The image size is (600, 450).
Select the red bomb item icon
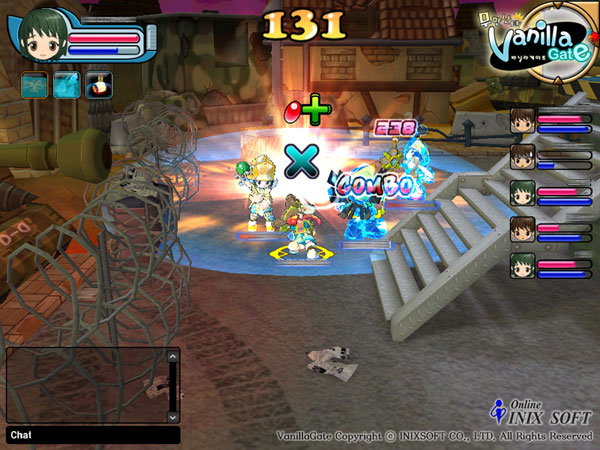pyautogui.click(x=98, y=85)
